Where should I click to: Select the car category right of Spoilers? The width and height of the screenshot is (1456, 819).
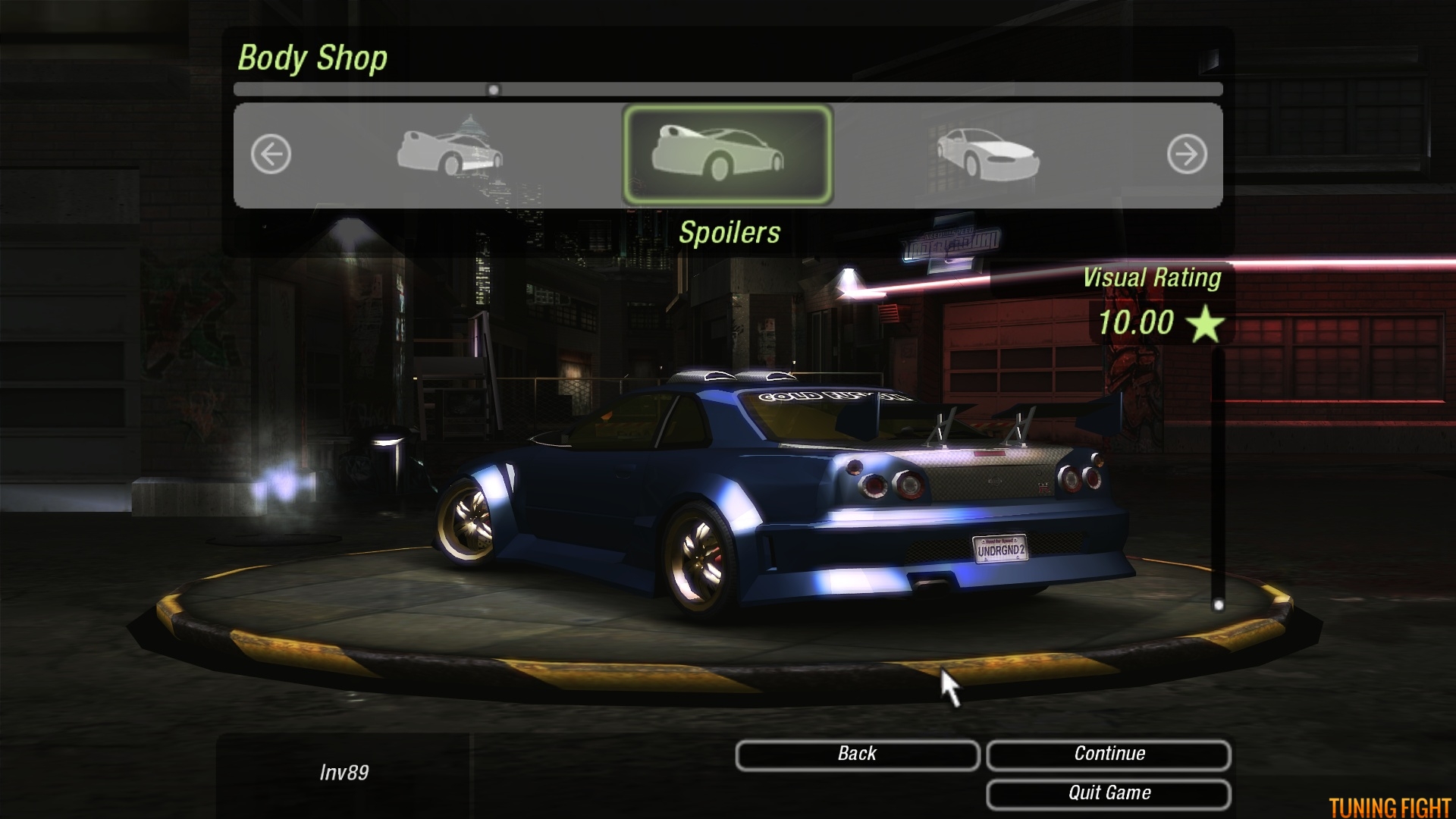click(x=987, y=155)
